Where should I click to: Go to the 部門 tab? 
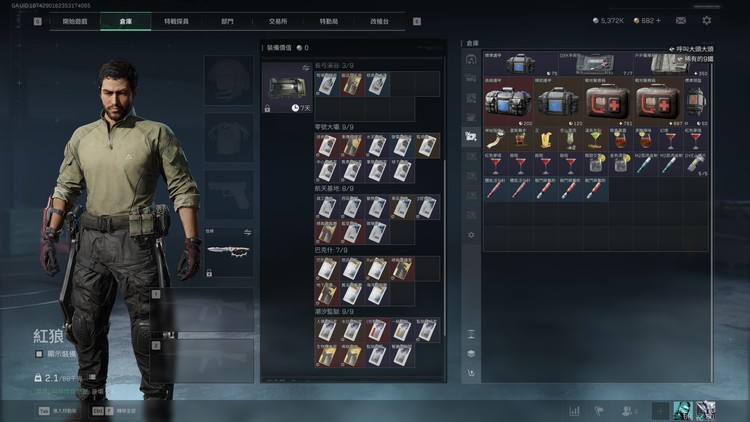tap(227, 20)
